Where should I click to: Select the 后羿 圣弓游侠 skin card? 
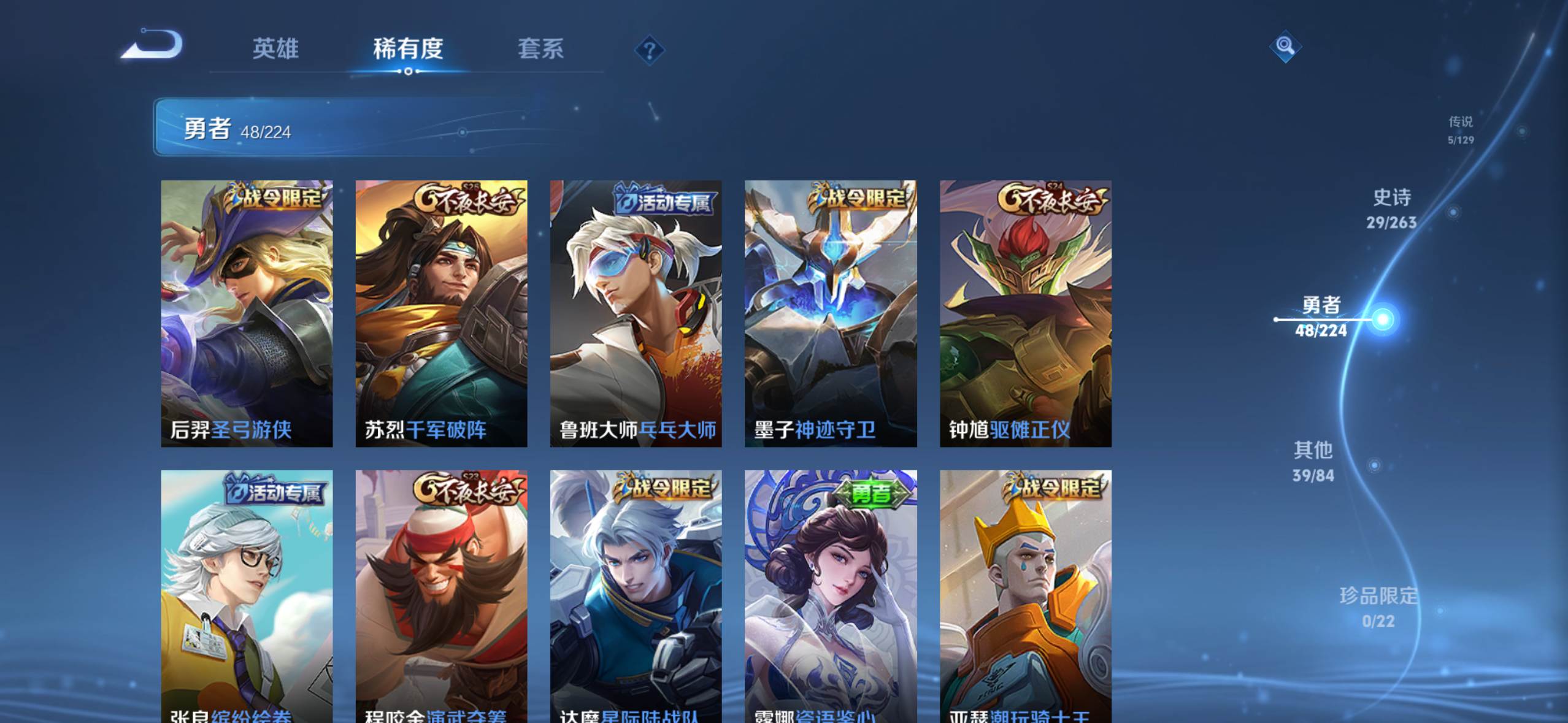tap(247, 313)
